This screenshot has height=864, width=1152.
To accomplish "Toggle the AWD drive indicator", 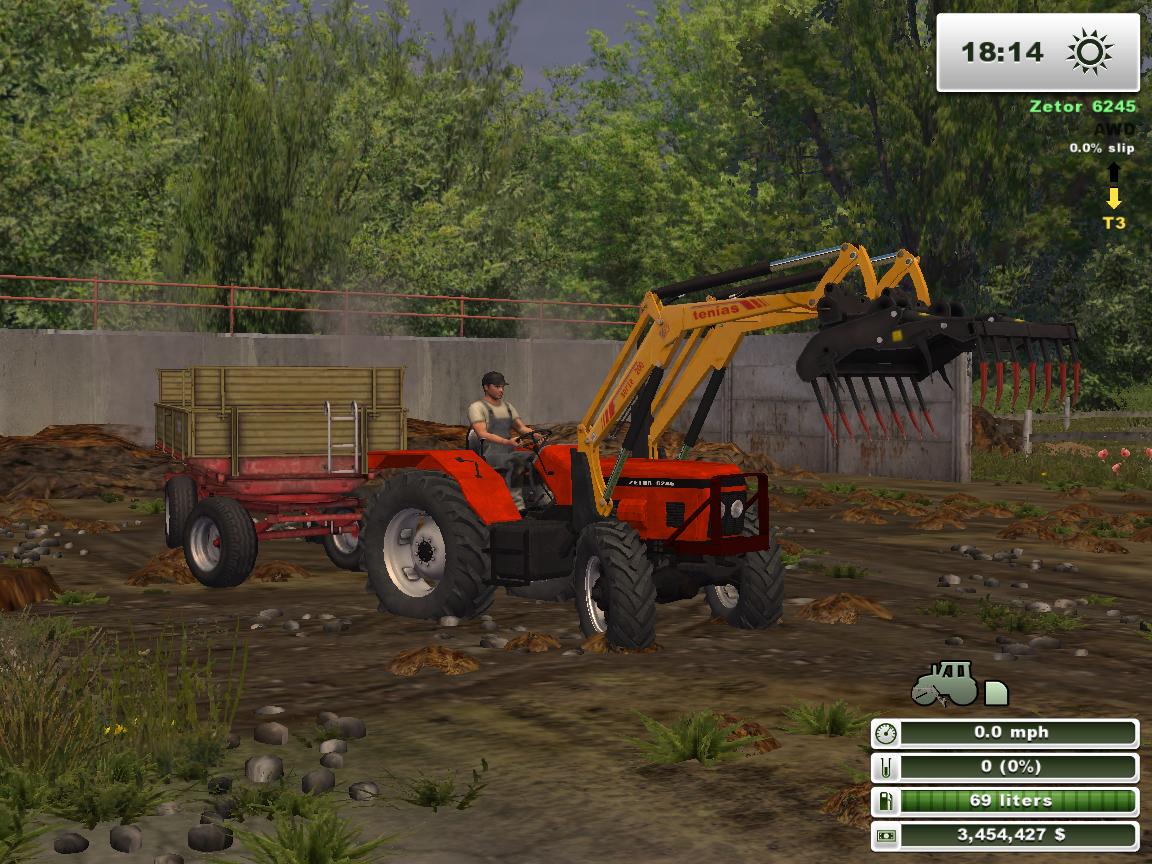I will pyautogui.click(x=1114, y=129).
